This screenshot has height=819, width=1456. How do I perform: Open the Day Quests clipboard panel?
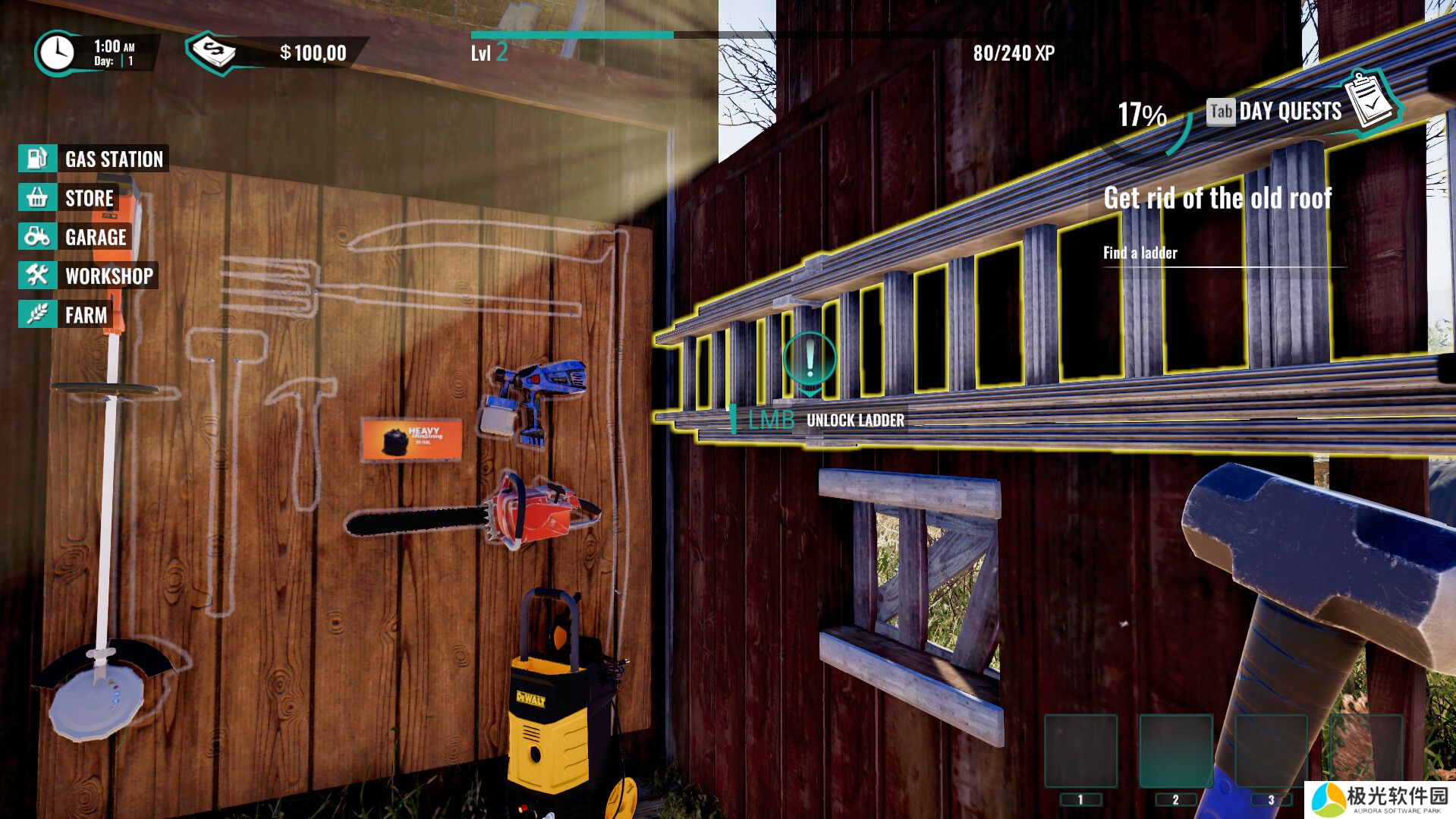click(1371, 102)
